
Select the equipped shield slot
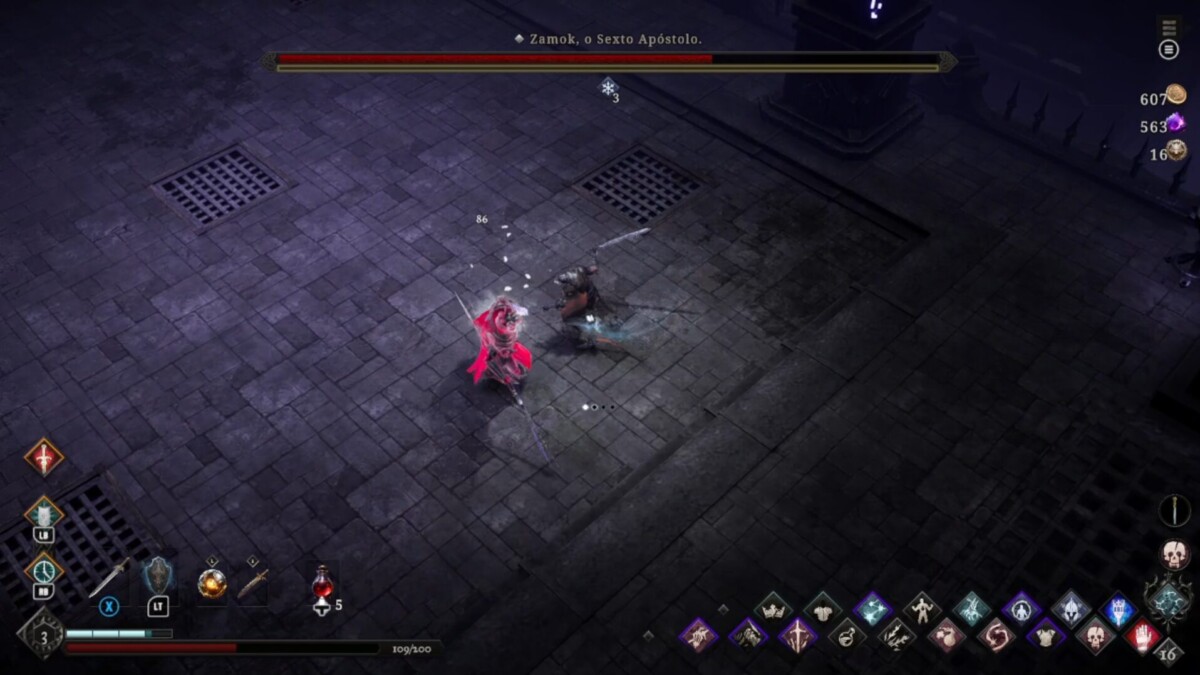pos(158,580)
